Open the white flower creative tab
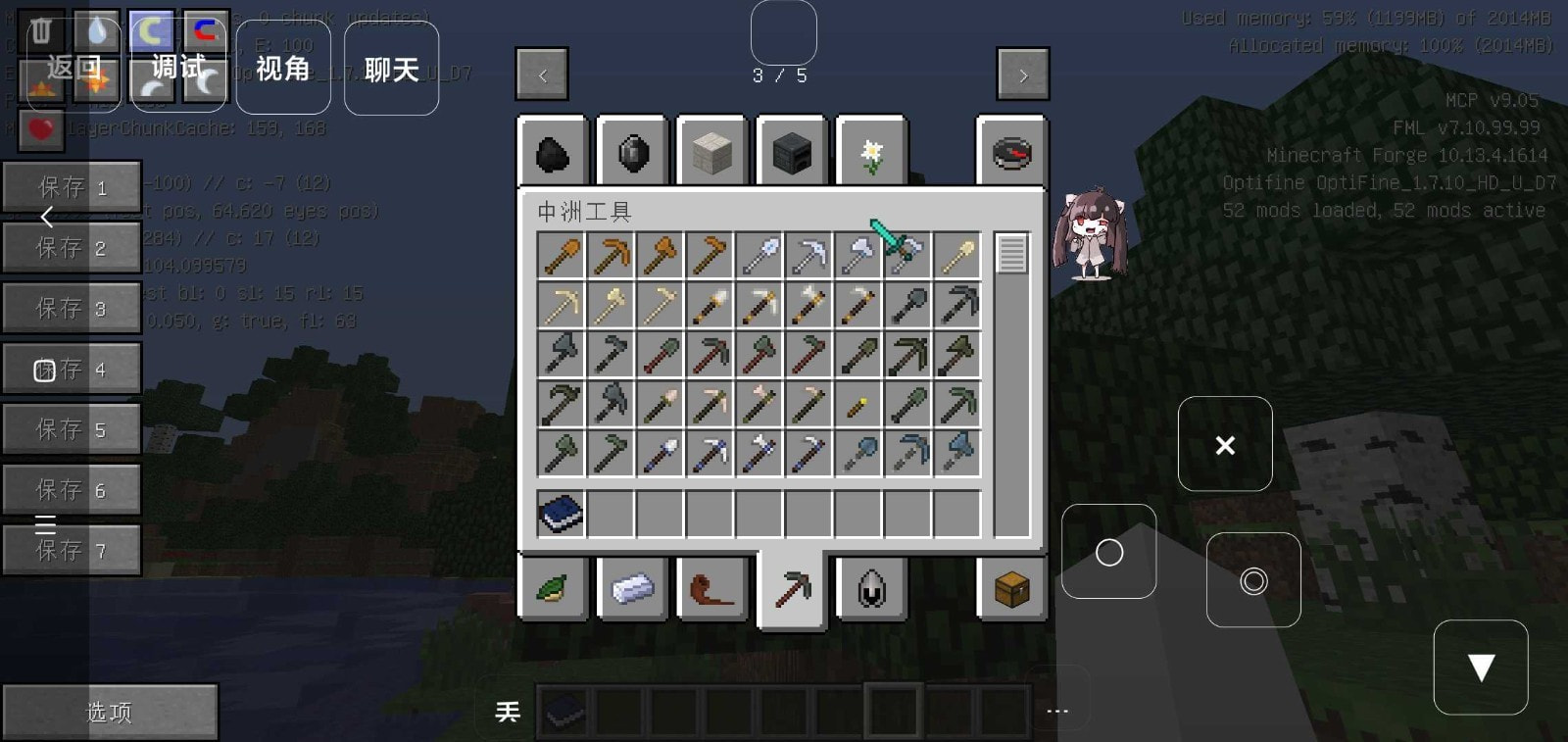Screen dimensions: 1568x742 [871, 153]
